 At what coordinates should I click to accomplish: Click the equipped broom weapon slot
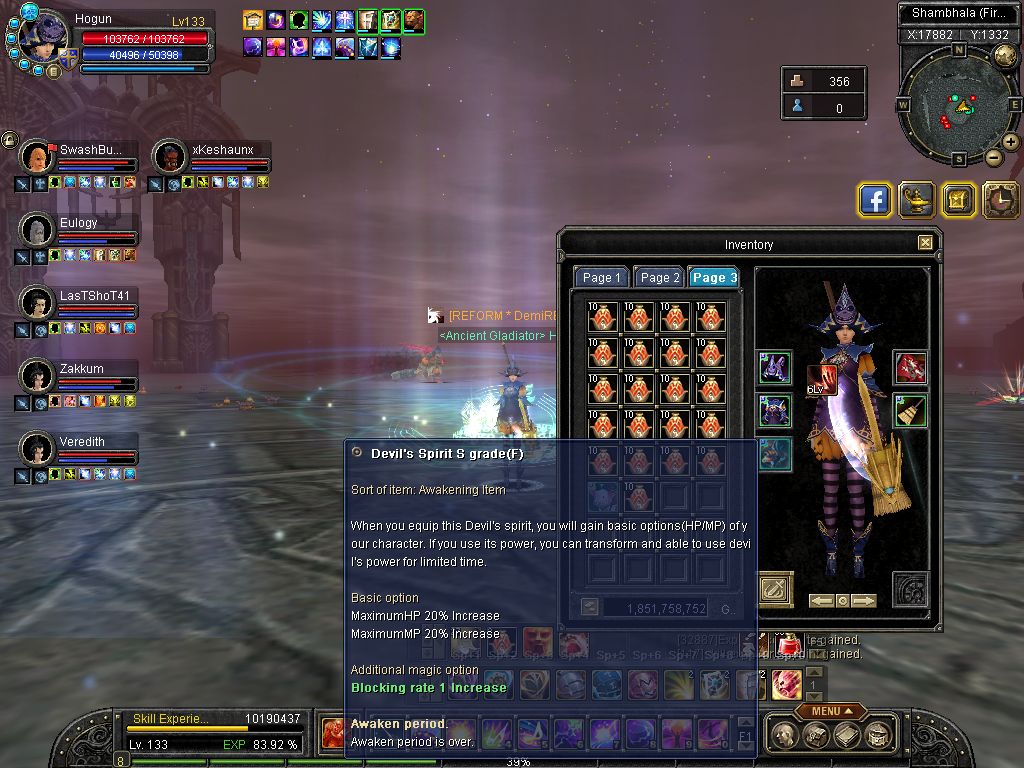(909, 411)
